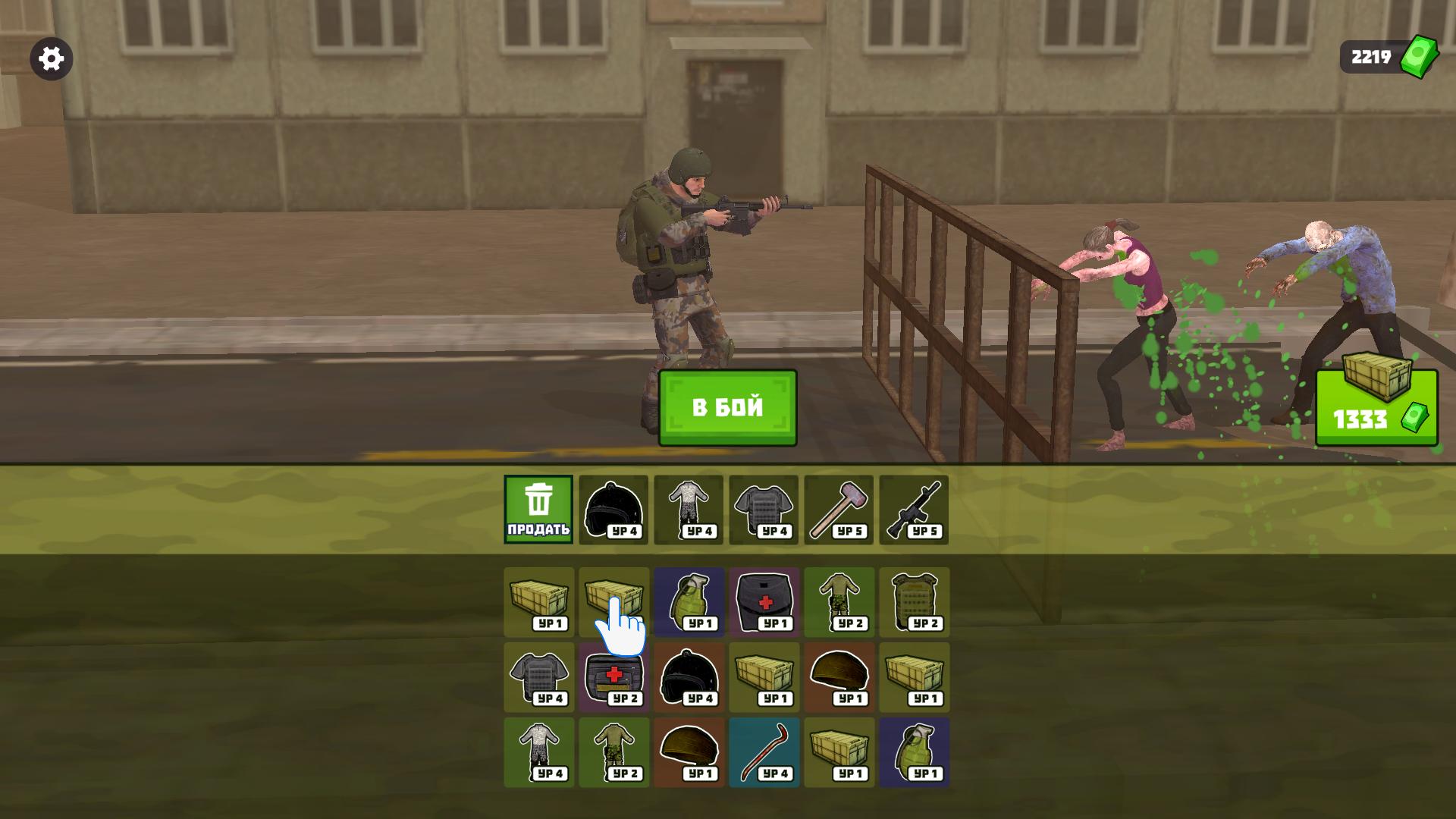Select the level 1 black medkit bag
This screenshot has width=1456, height=819.
(x=763, y=601)
